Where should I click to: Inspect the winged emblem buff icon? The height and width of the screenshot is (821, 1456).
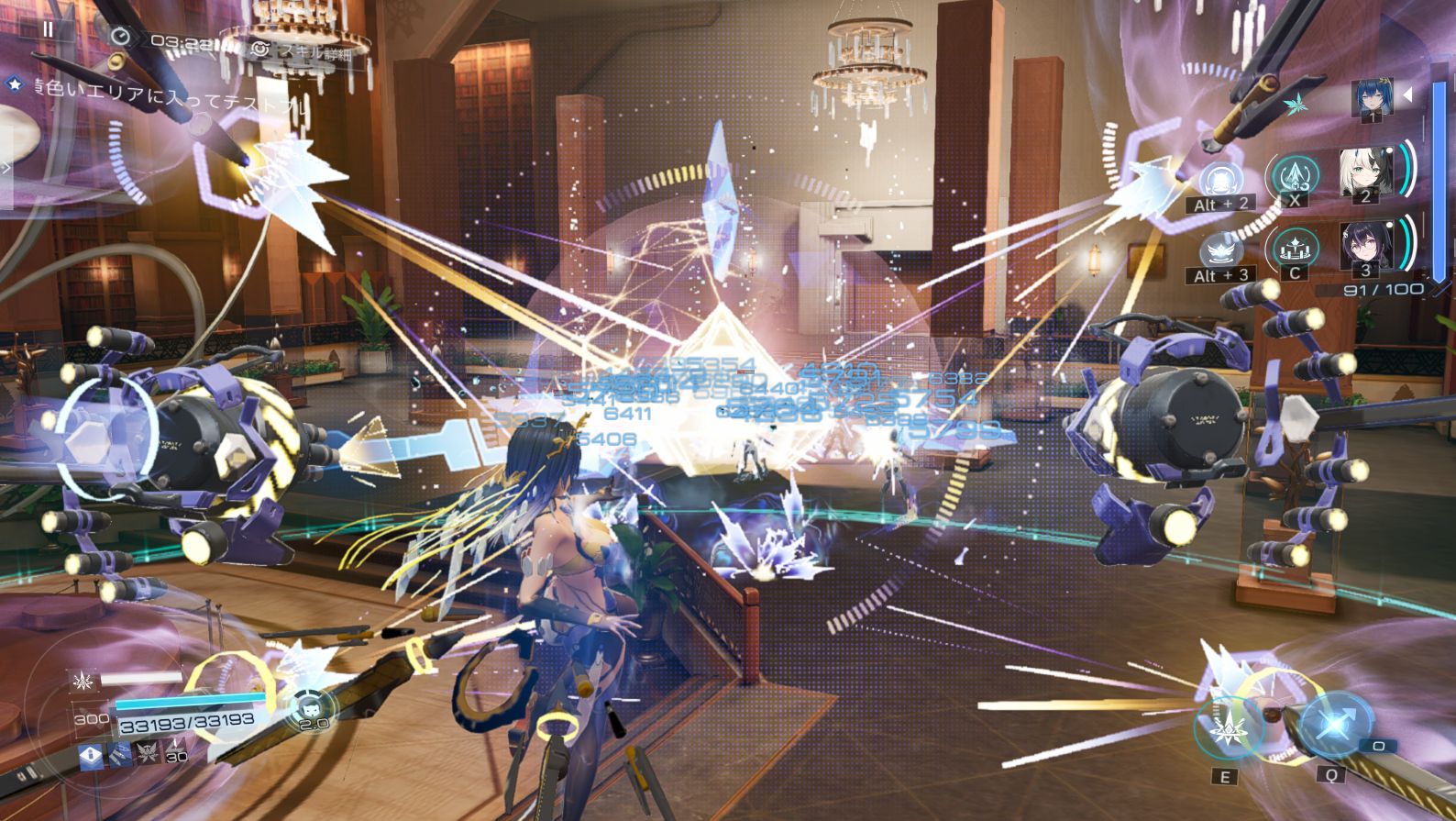tap(147, 756)
